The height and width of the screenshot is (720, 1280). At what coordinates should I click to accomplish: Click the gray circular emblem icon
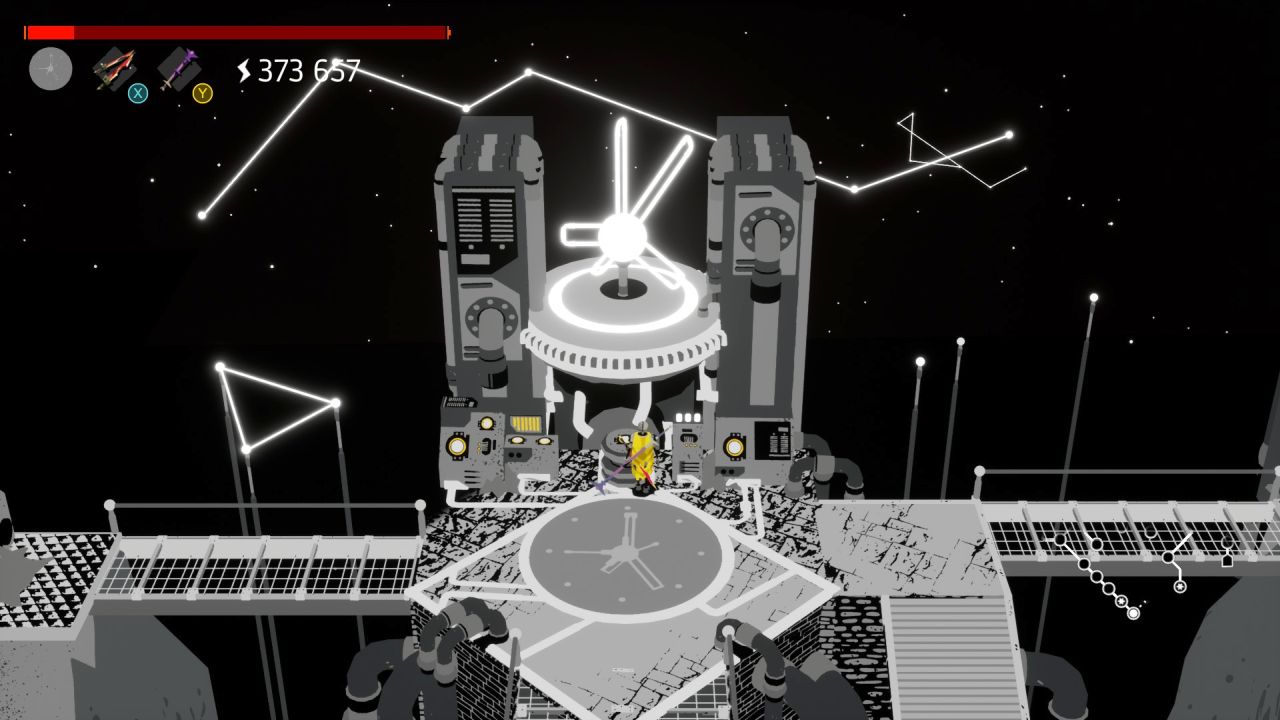pos(50,69)
